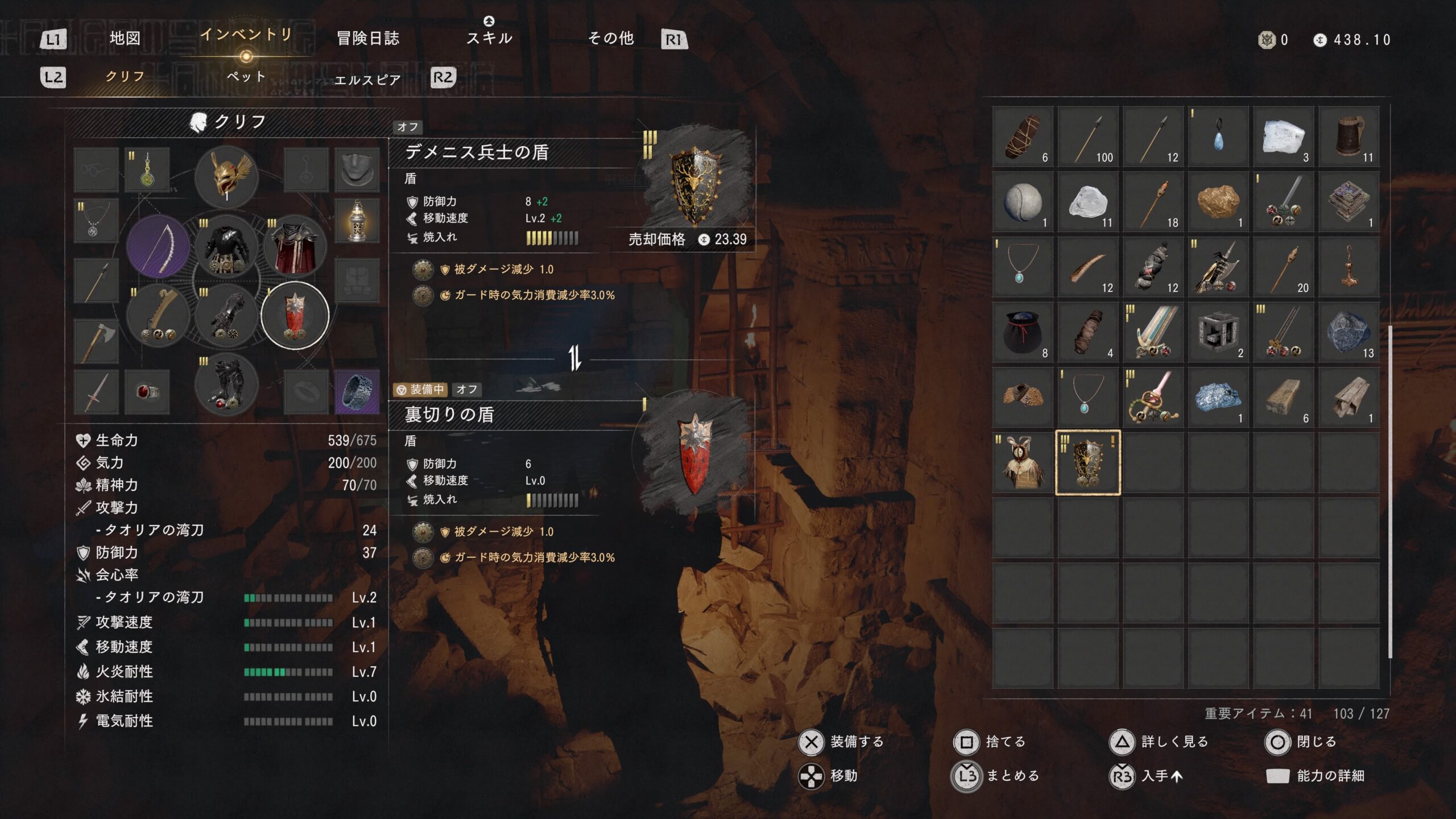Choose the エルスピア character sub-tab
Viewport: 1456px width, 819px height.
coord(367,80)
